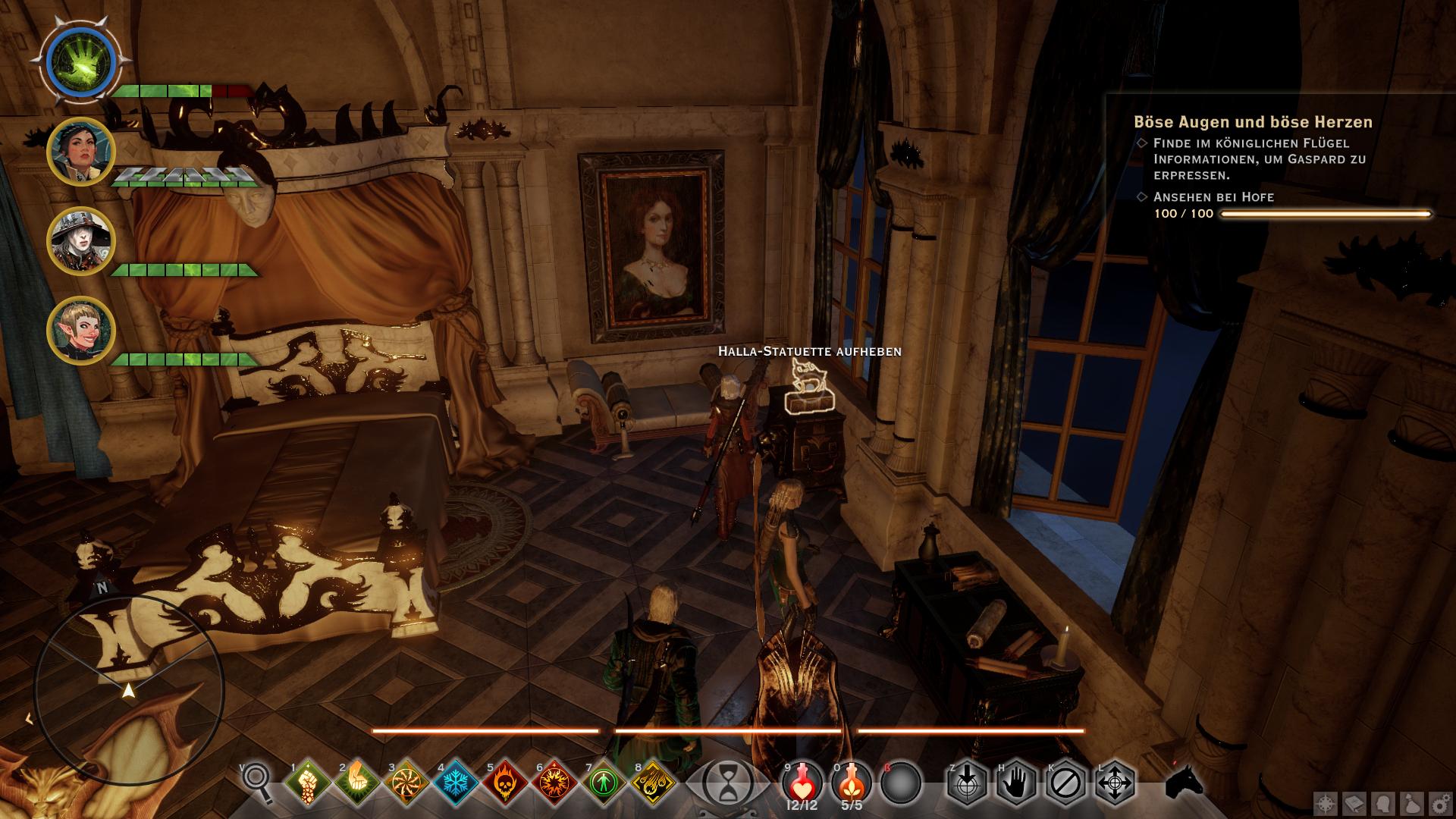This screenshot has height=819, width=1456.
Task: Summon the mount with the horse icon
Action: [1184, 781]
